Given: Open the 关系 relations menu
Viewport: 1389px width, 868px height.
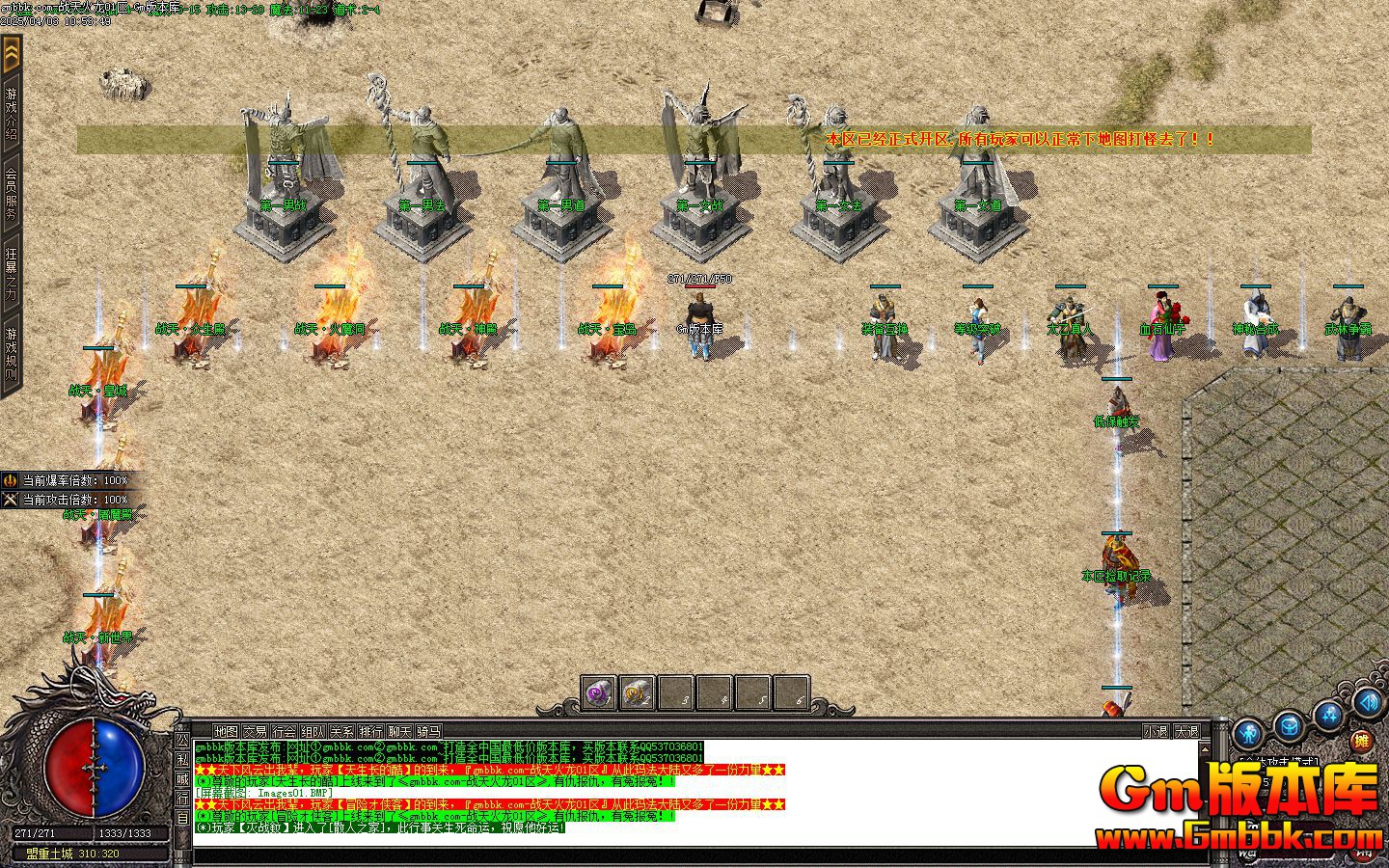Looking at the screenshot, I should coord(341,732).
